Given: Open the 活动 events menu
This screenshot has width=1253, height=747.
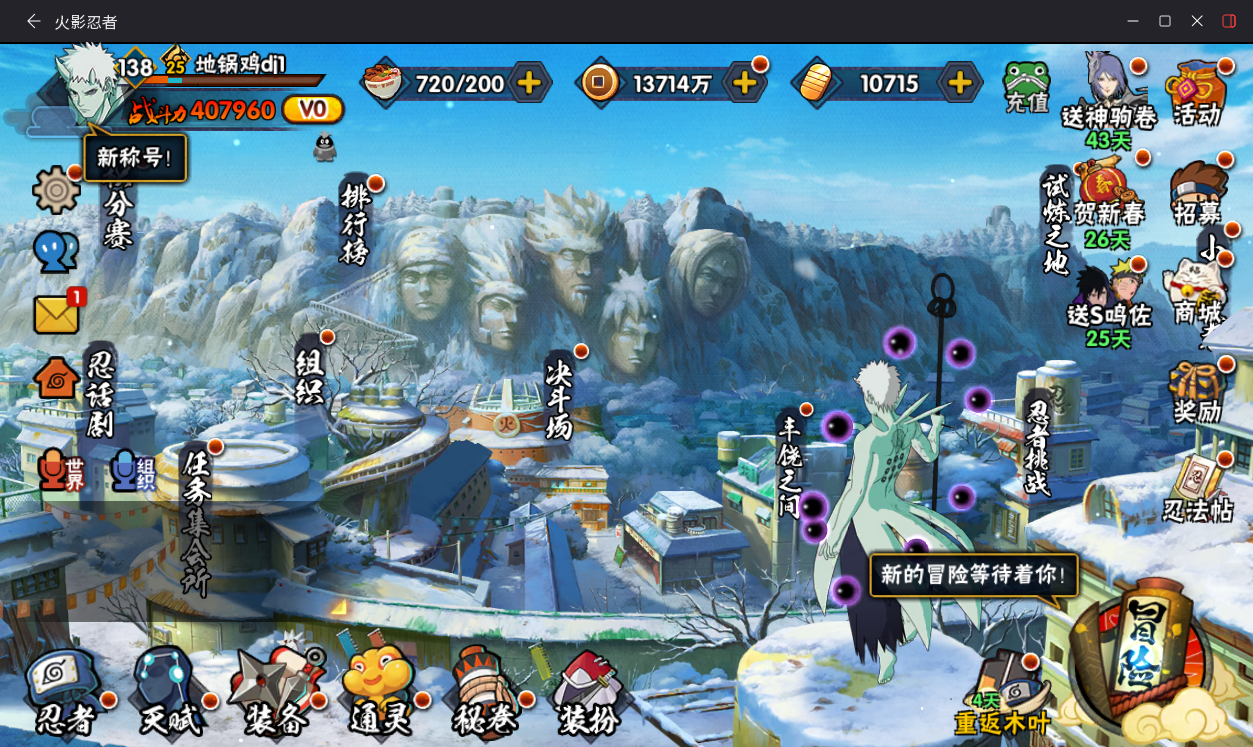Looking at the screenshot, I should click(1197, 93).
